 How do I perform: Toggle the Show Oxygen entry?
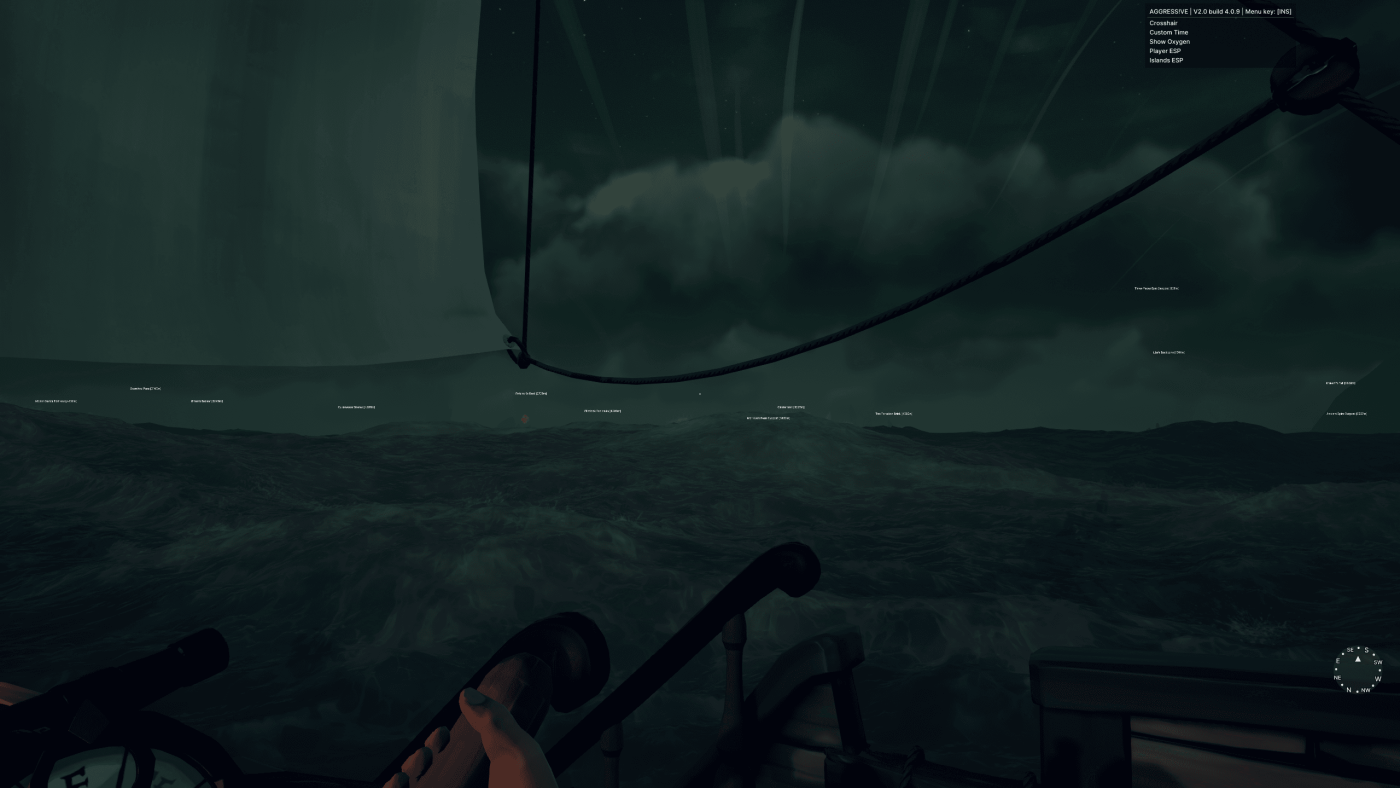click(1169, 42)
